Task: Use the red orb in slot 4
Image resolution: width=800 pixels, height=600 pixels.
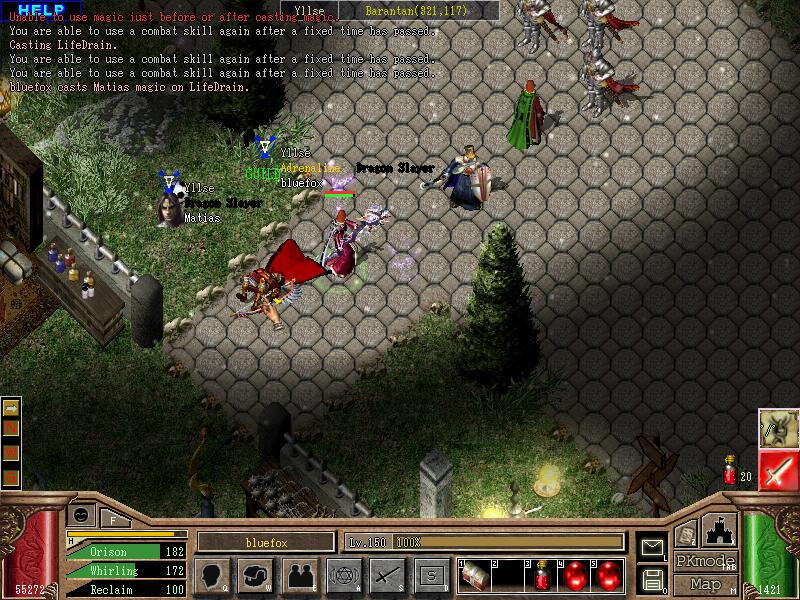Action: pos(576,576)
